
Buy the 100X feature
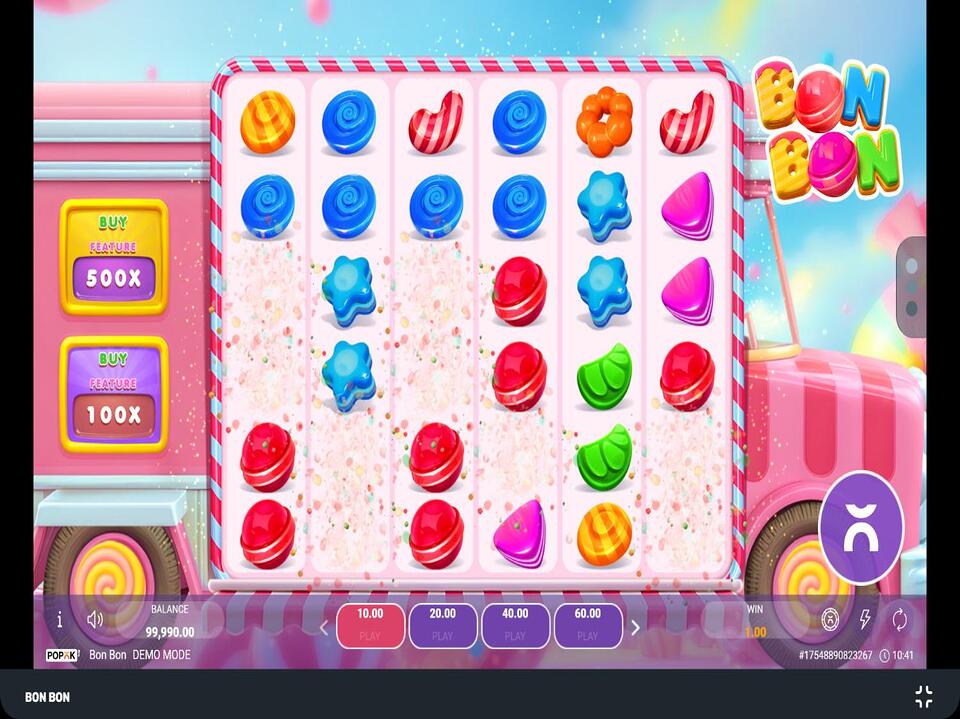click(114, 394)
